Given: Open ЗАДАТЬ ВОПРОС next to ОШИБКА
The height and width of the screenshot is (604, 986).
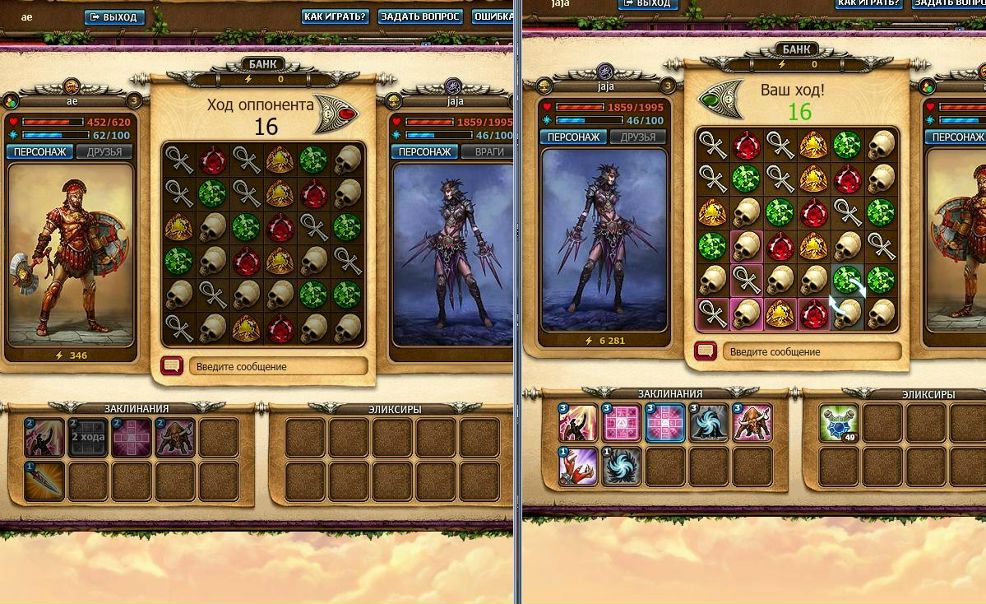Looking at the screenshot, I should tap(420, 17).
